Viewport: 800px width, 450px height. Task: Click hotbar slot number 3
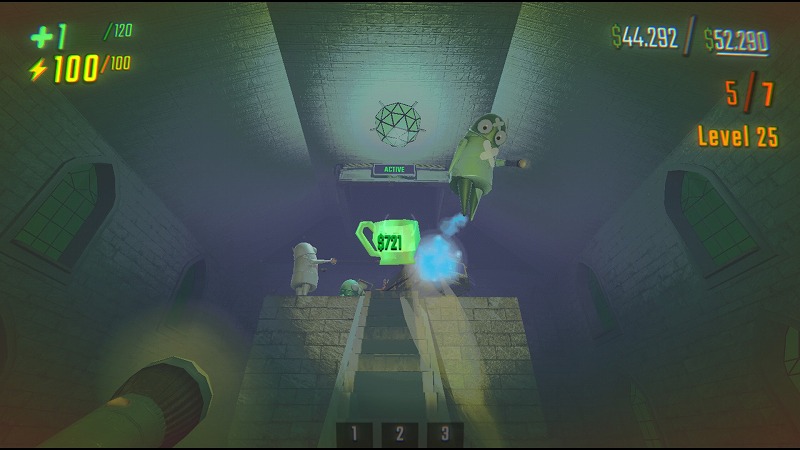(445, 434)
